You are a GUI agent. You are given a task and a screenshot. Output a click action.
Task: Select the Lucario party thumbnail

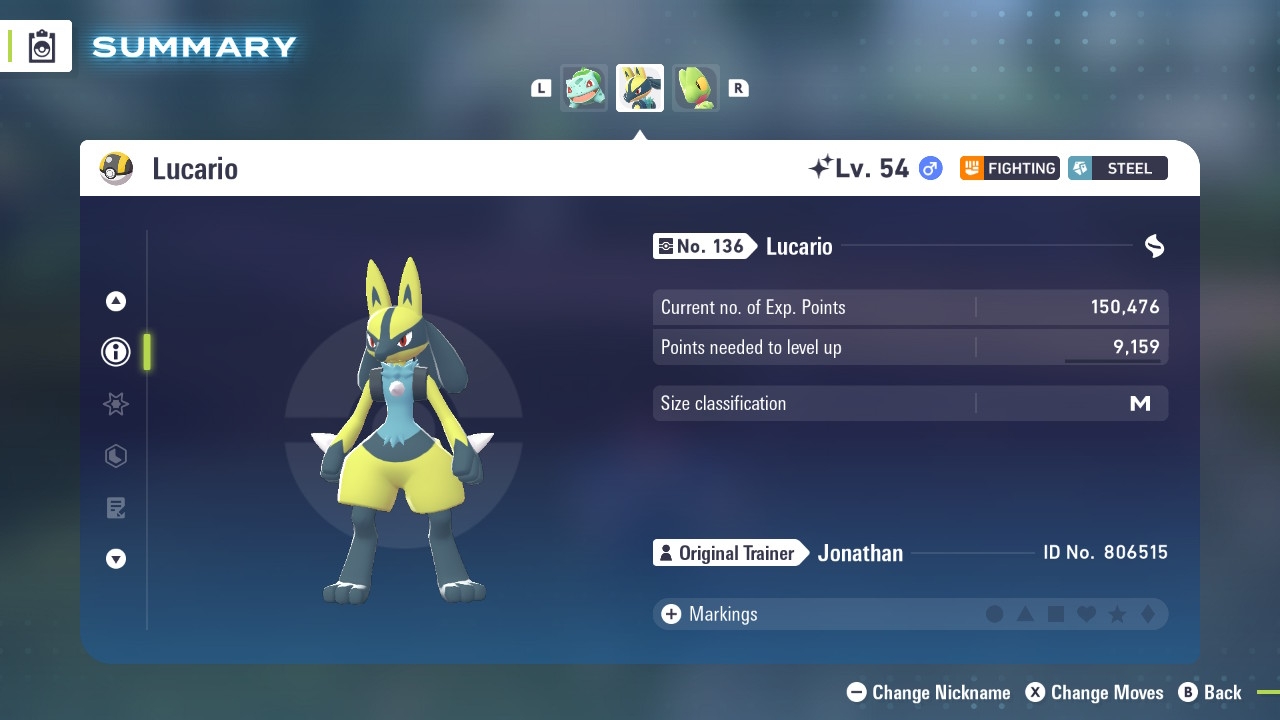640,88
